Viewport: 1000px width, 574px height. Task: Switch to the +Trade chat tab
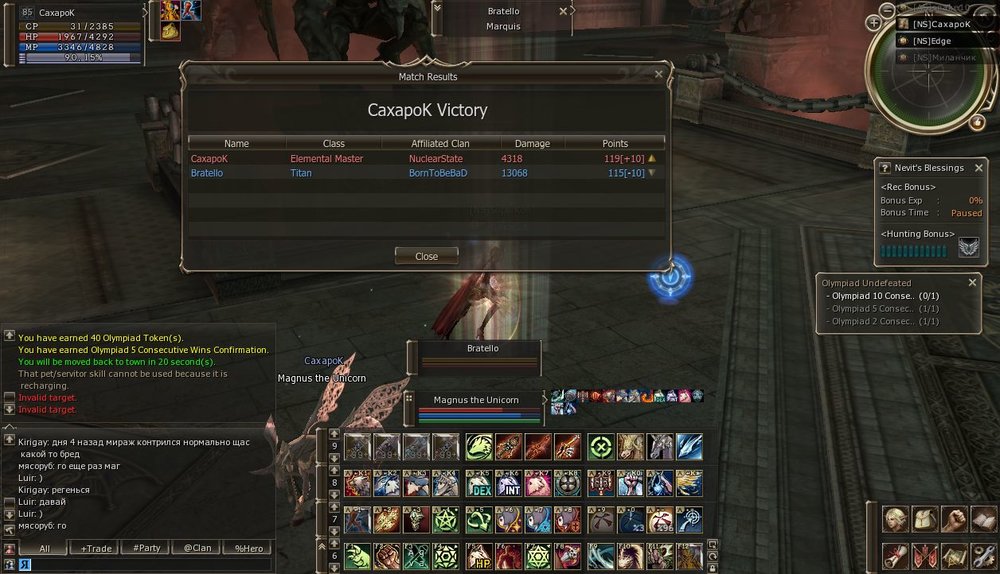click(x=96, y=548)
